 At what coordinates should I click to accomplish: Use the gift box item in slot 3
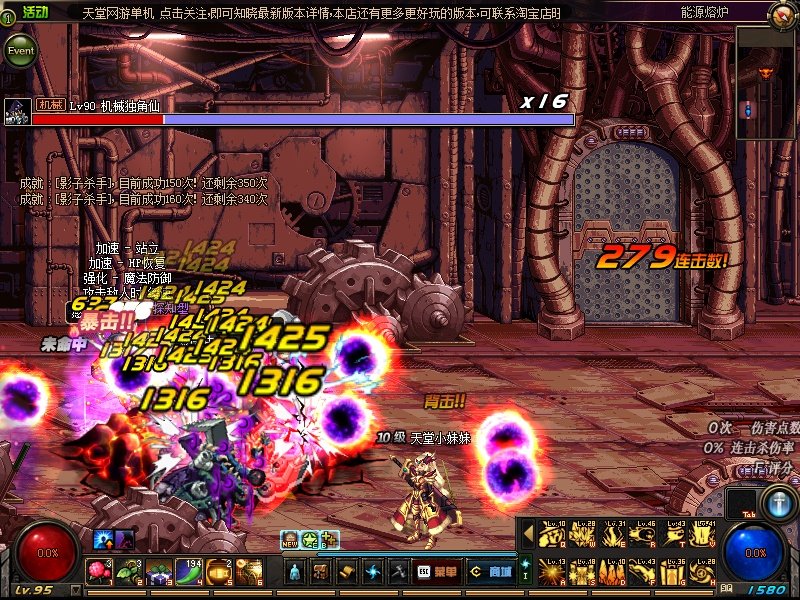click(x=159, y=572)
